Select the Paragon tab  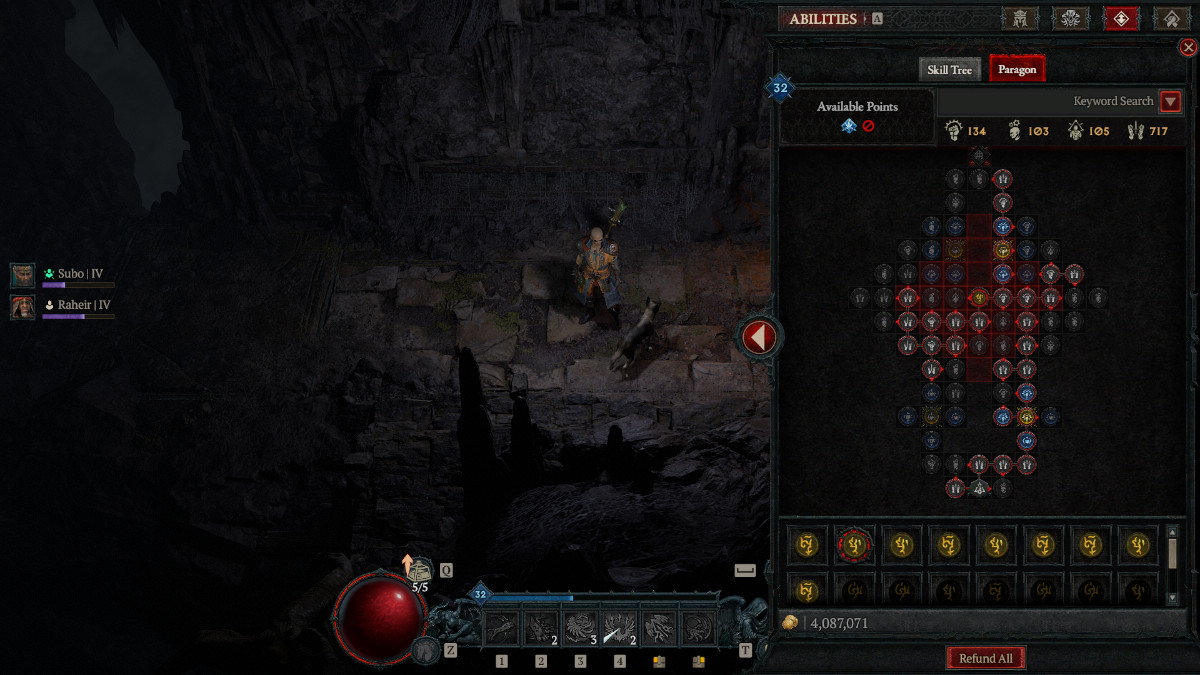[1017, 69]
